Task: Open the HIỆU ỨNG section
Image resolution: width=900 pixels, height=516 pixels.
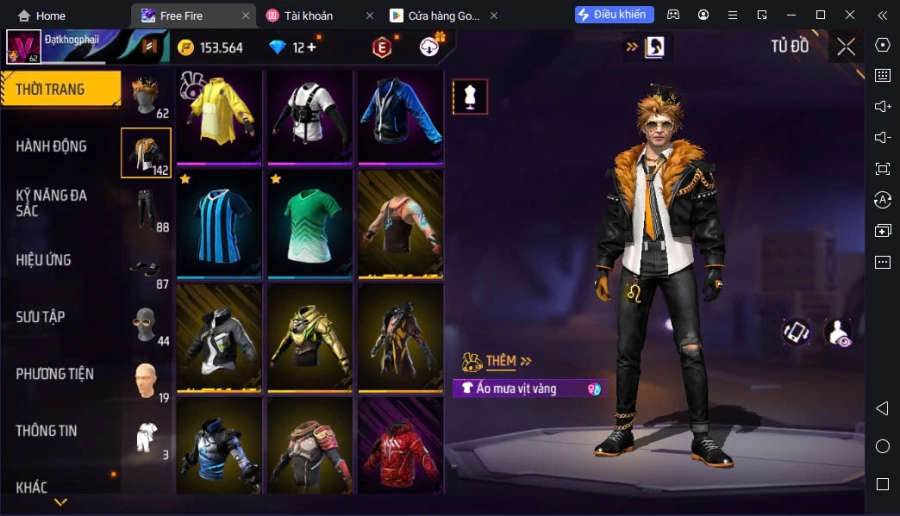Action: point(43,260)
